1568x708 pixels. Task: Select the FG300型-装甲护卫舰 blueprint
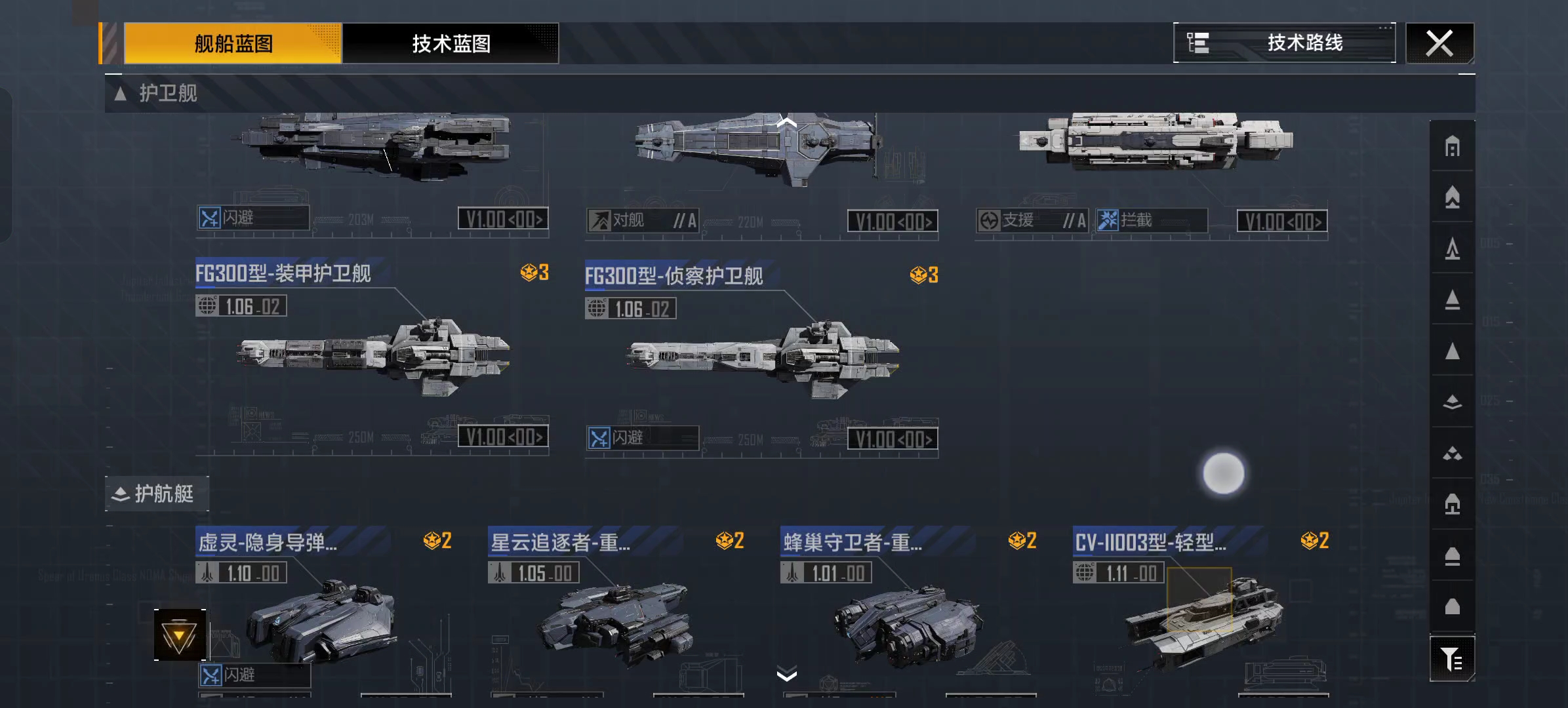[x=372, y=354]
